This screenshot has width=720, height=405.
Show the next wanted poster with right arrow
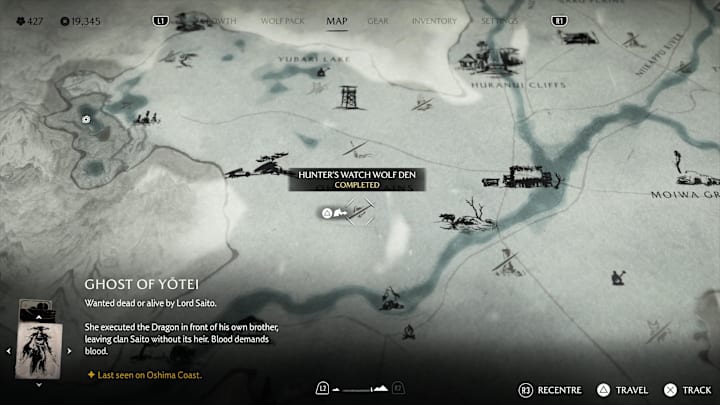point(69,351)
